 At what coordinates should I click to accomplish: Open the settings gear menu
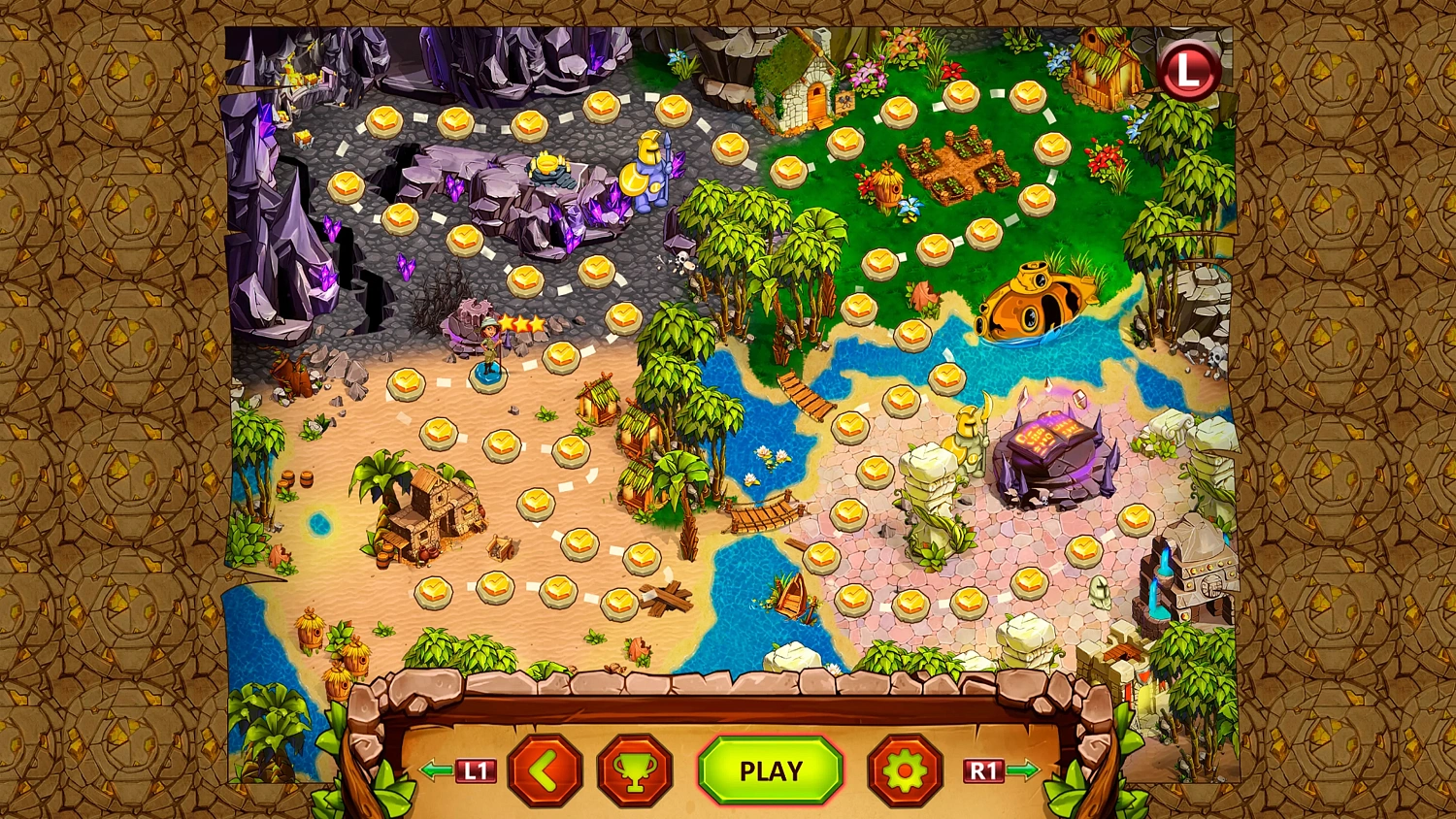(903, 771)
